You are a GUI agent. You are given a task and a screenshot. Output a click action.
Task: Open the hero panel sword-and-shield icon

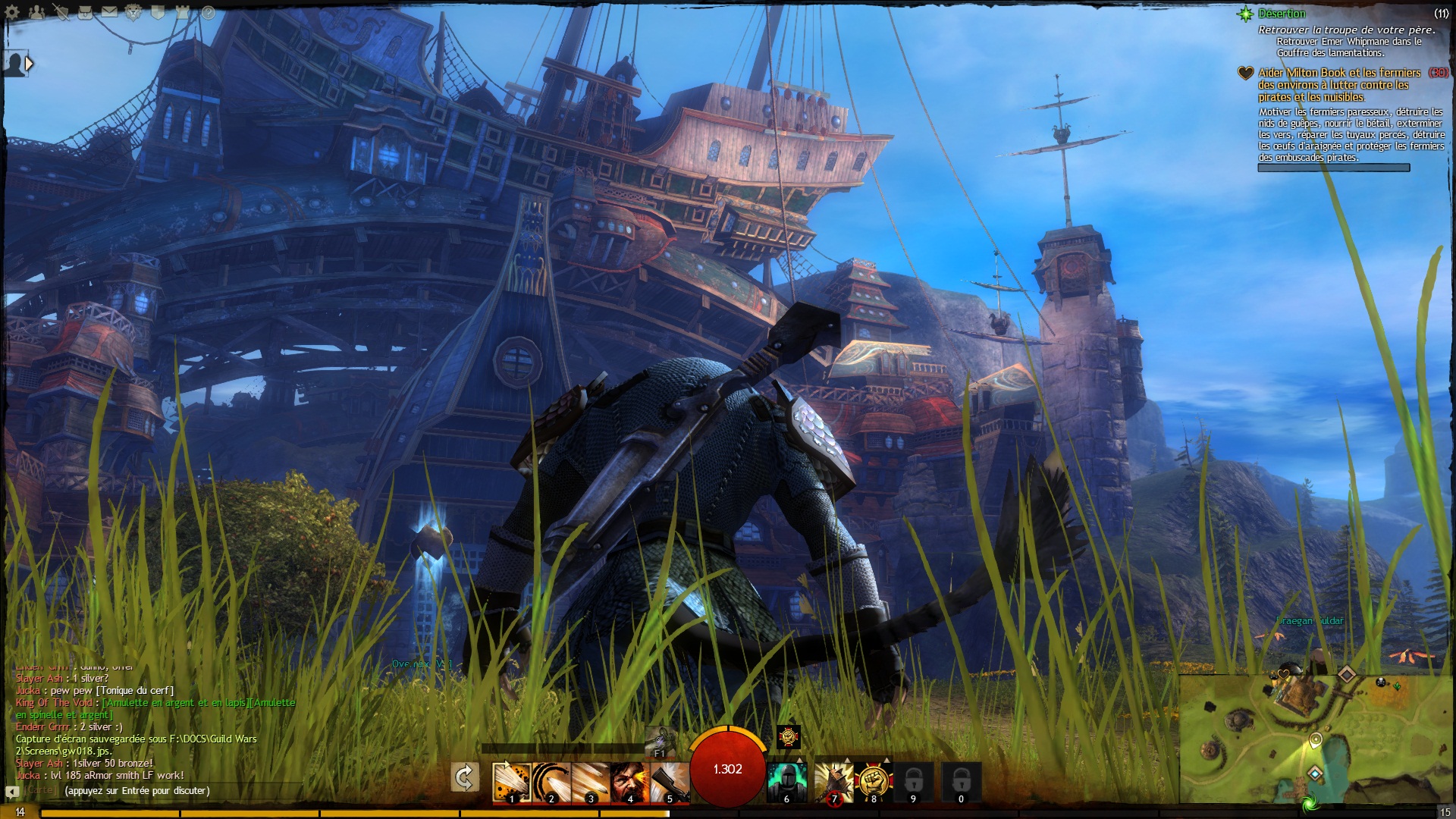[x=61, y=12]
